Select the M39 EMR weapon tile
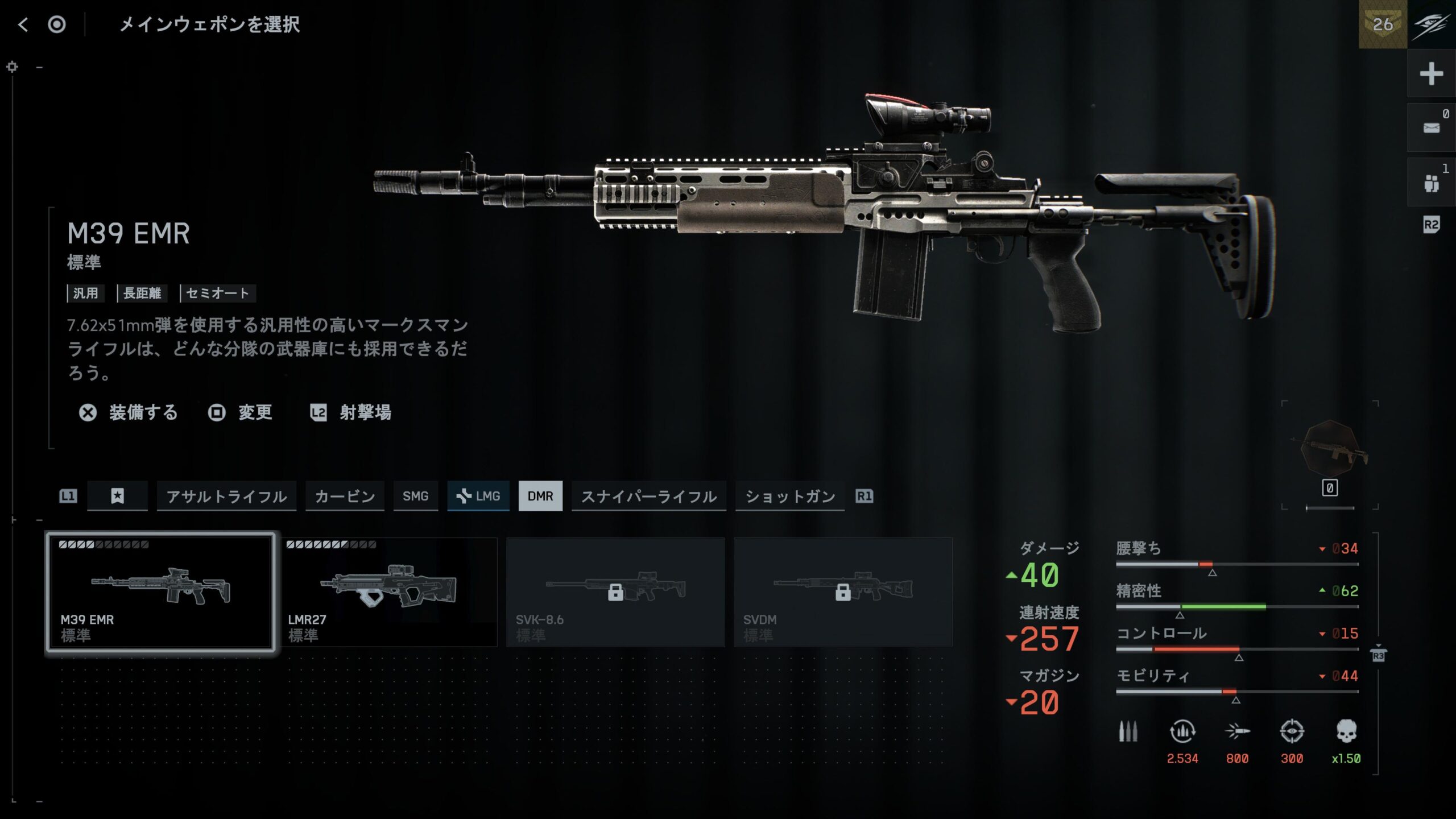The image size is (1456, 819). pyautogui.click(x=160, y=591)
